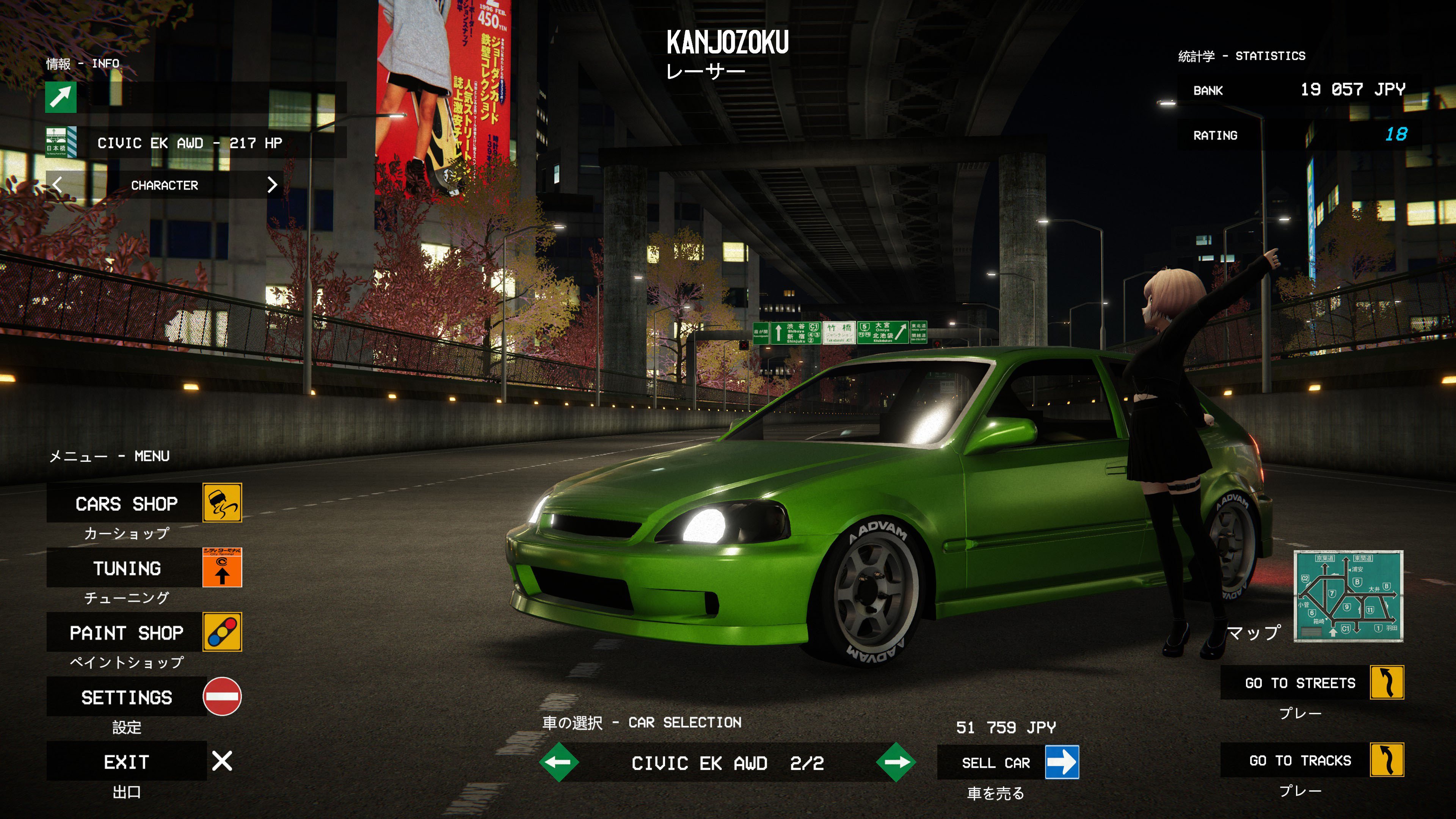The height and width of the screenshot is (819, 1456).
Task: Open the Cars Shop menu
Action: click(127, 503)
